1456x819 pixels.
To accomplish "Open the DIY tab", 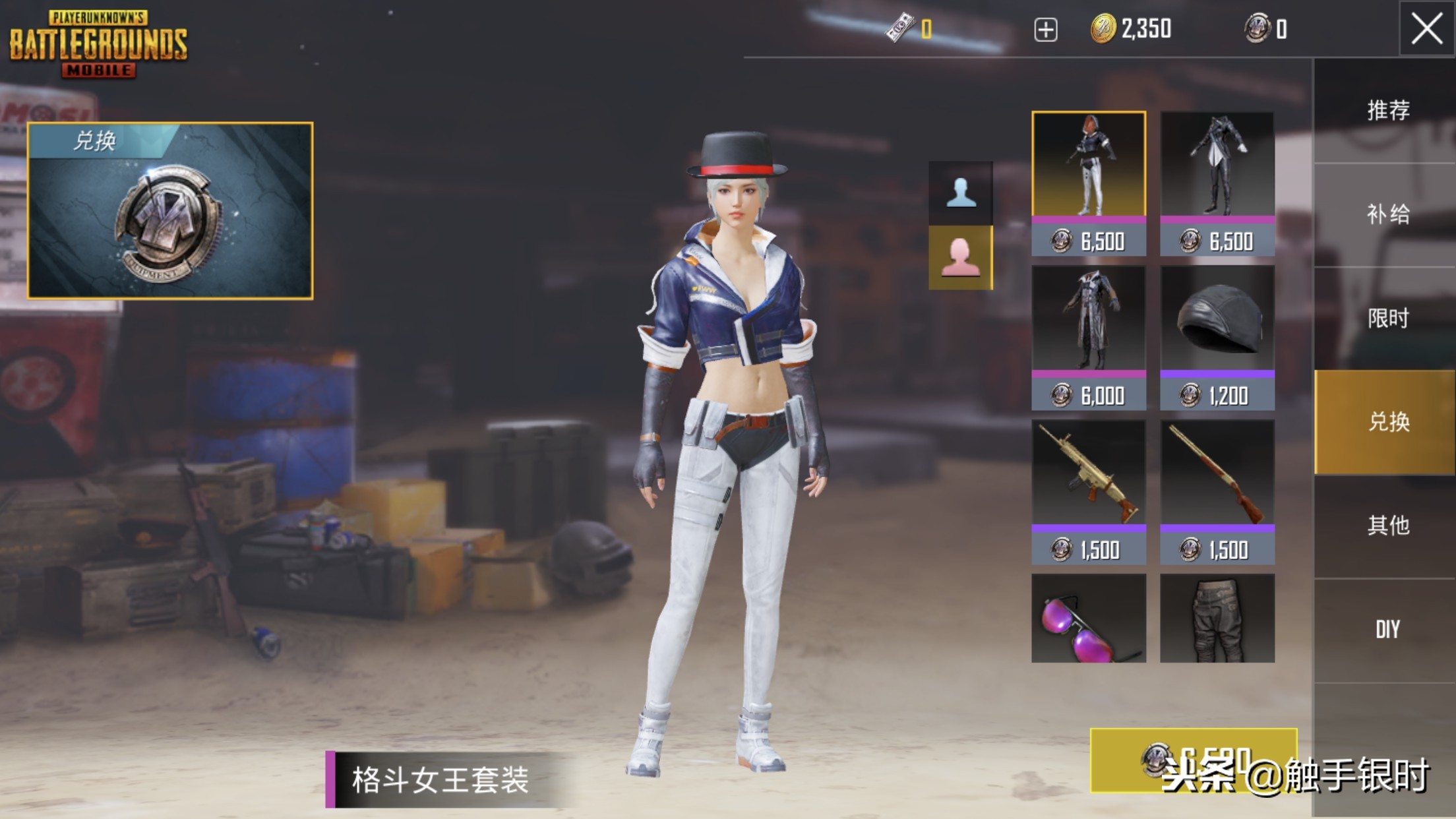I will click(1387, 630).
